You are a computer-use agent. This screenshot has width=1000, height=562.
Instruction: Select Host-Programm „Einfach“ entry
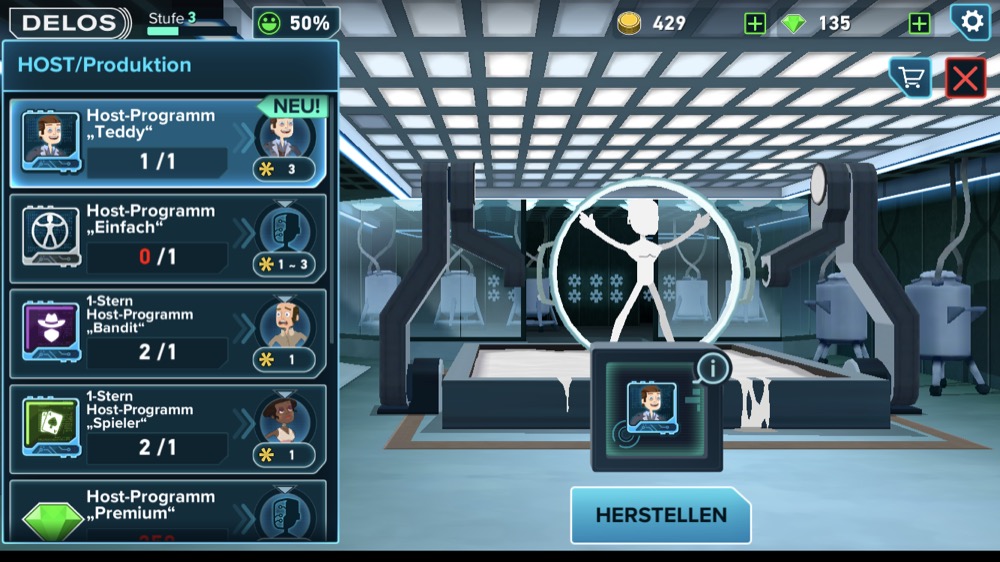click(x=168, y=238)
